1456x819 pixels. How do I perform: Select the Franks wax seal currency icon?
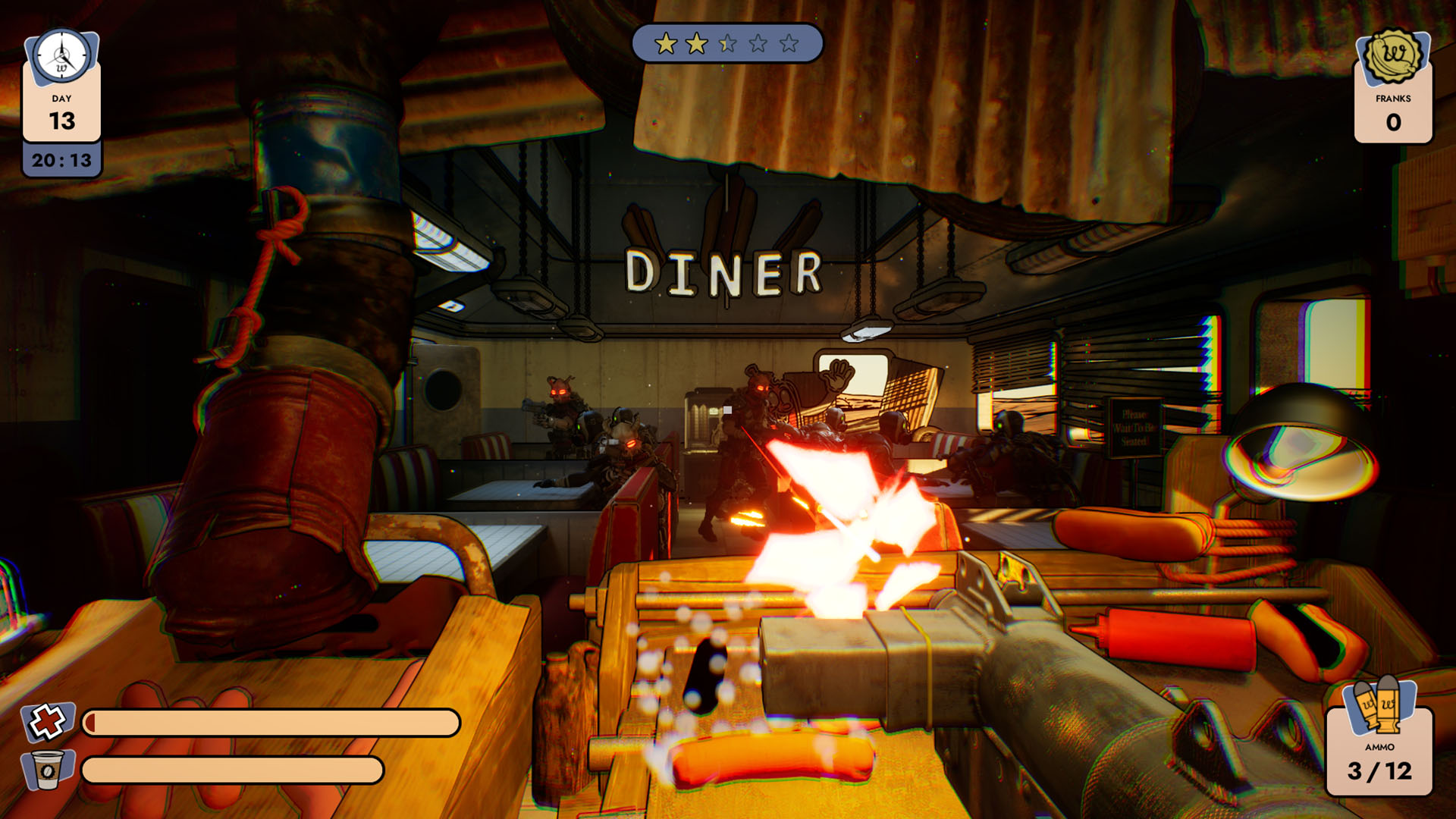tap(1393, 55)
